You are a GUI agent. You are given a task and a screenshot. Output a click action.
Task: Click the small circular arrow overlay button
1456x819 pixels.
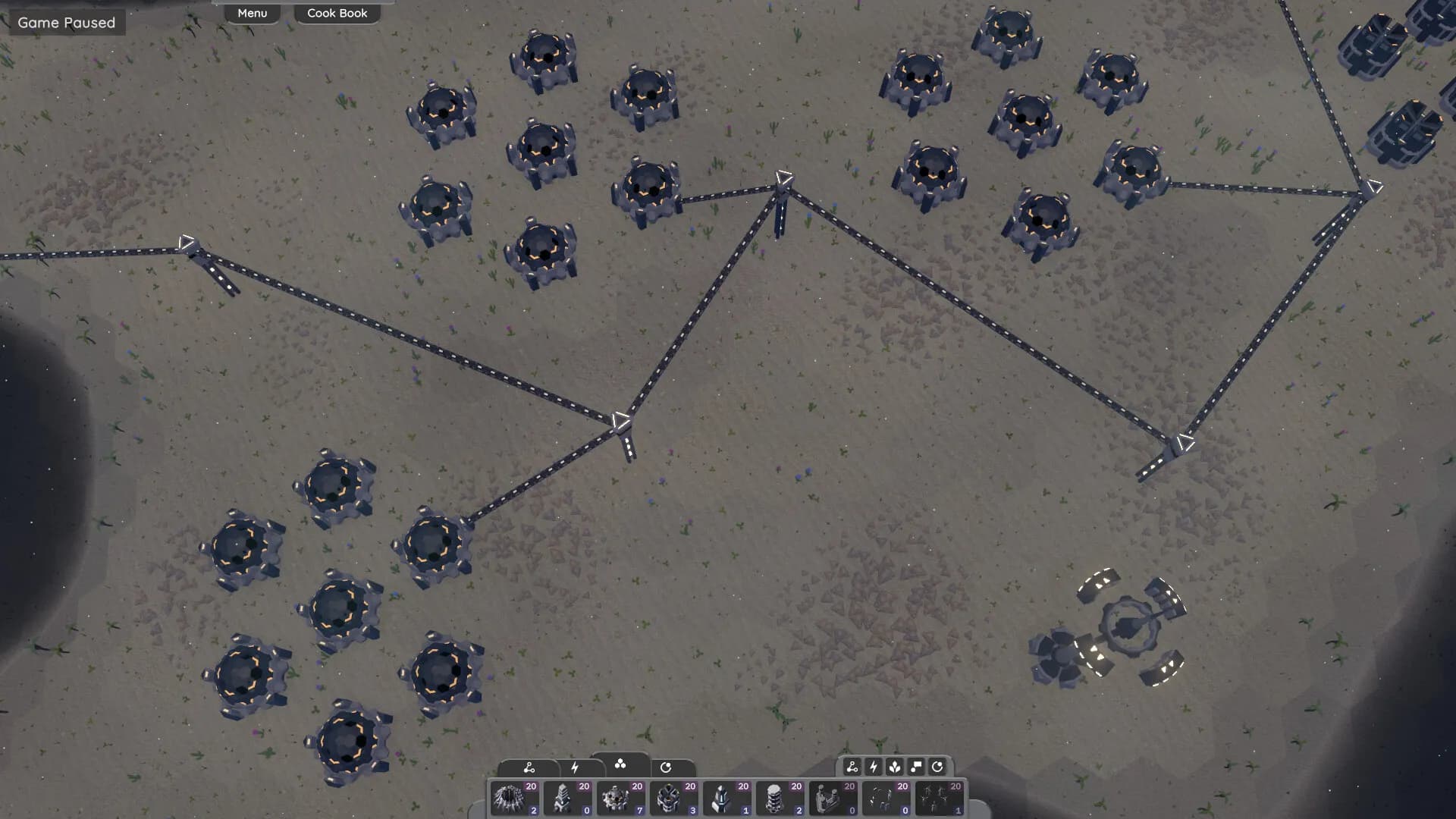click(937, 767)
